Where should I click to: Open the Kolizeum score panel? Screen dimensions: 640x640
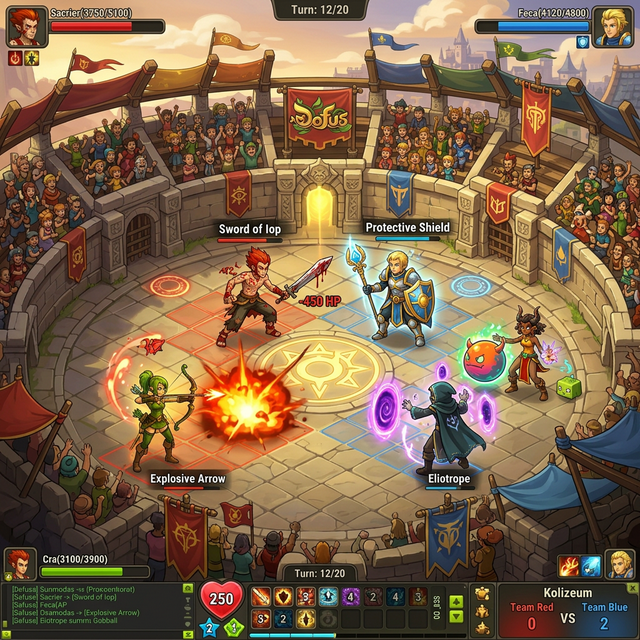(567, 609)
